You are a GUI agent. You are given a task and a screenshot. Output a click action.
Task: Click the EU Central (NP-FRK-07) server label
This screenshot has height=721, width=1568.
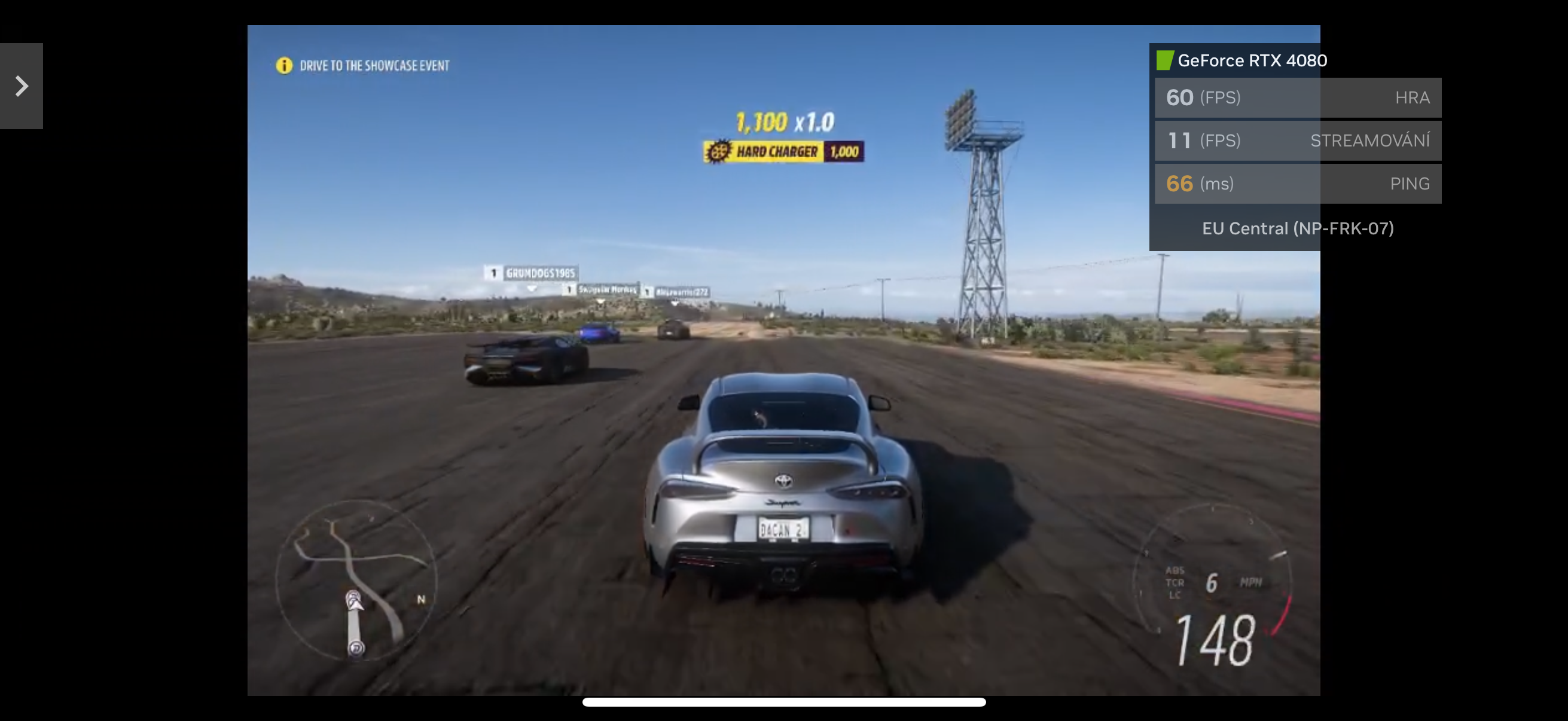1297,228
